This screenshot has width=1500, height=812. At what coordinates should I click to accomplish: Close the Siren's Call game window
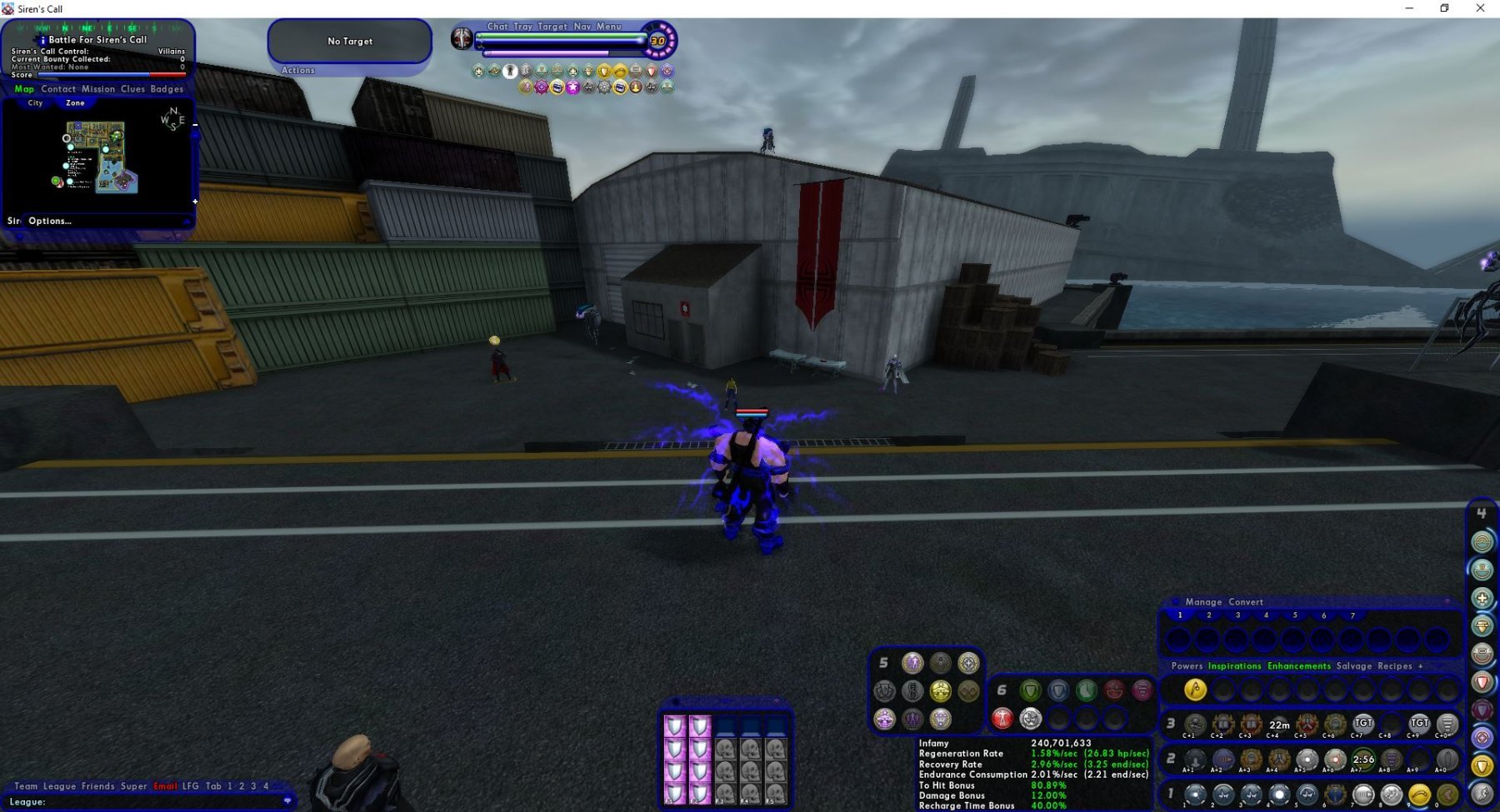point(1480,8)
